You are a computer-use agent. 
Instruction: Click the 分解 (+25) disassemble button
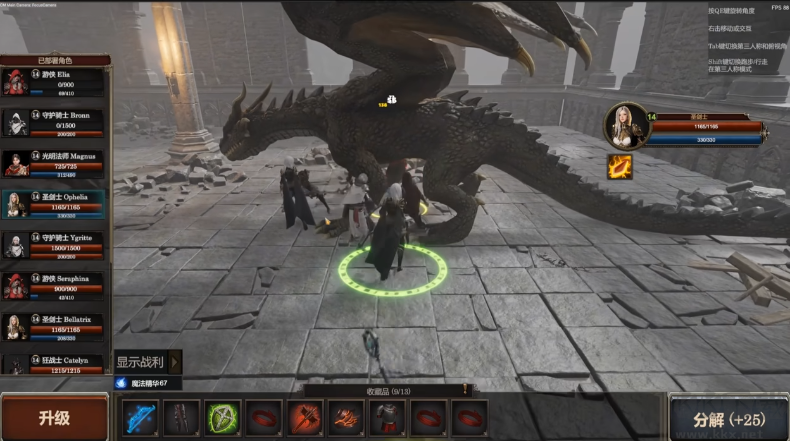click(729, 417)
